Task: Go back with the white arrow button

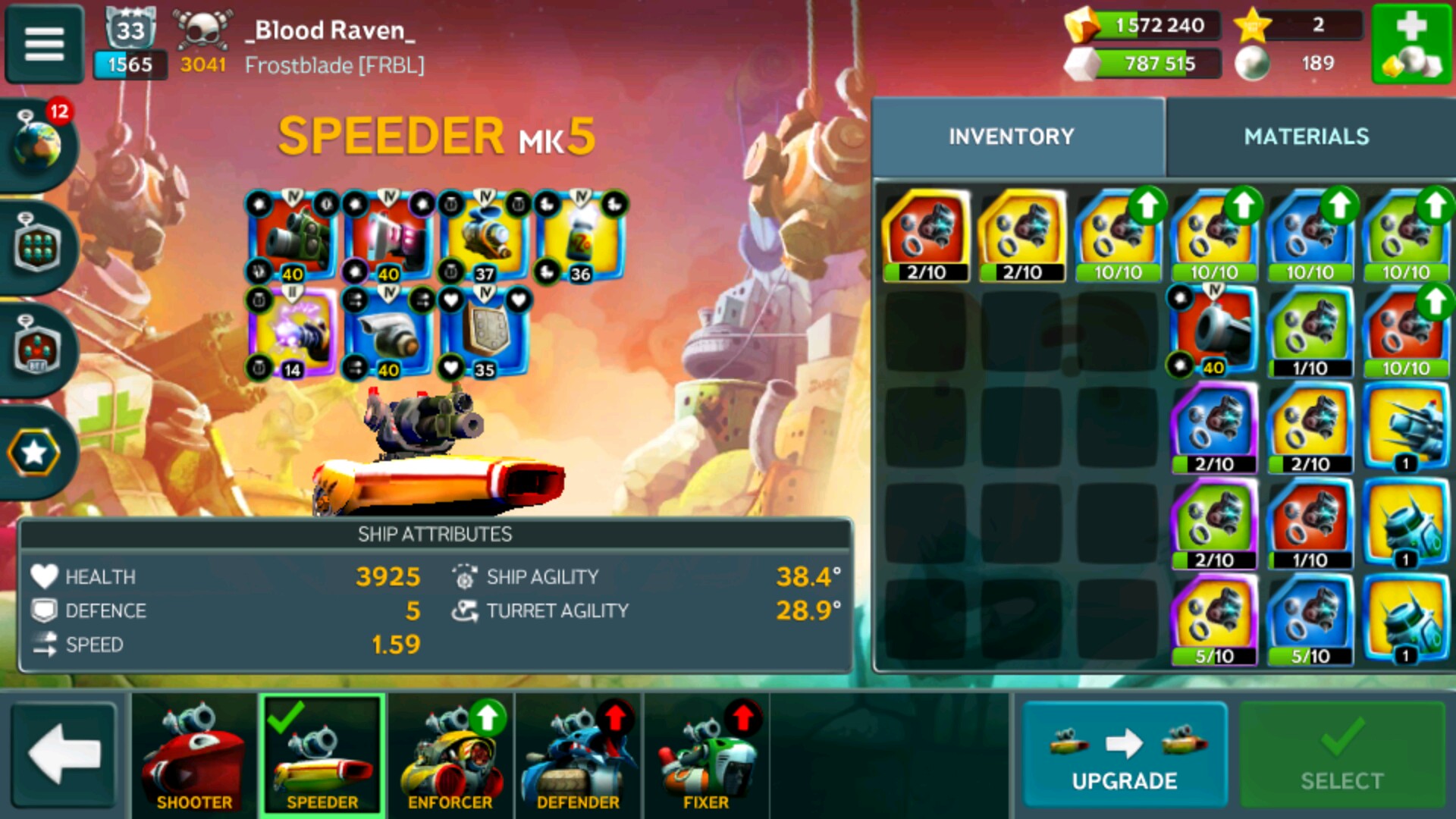Action: coord(64,755)
